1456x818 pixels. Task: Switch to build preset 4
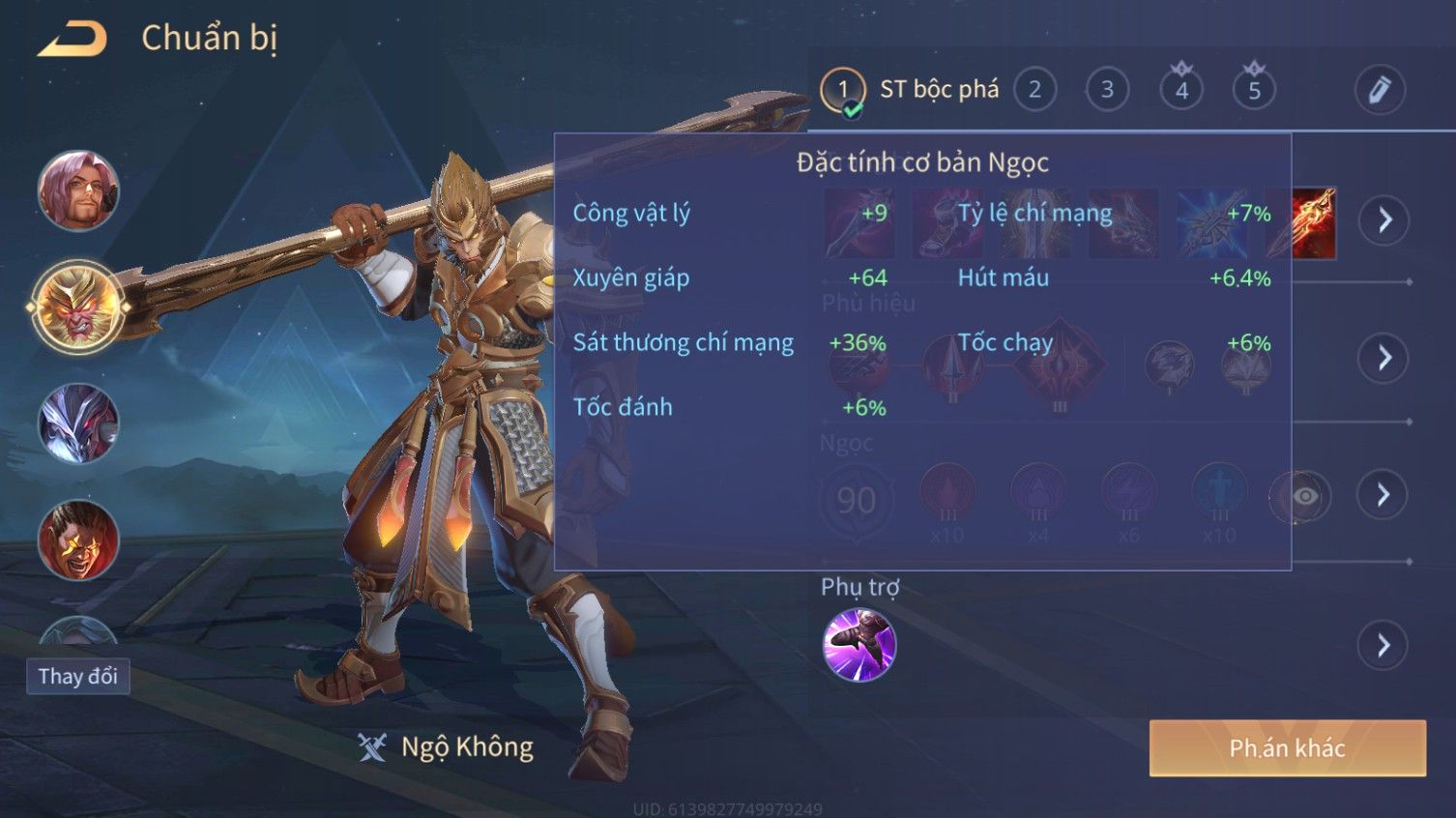tap(1181, 90)
